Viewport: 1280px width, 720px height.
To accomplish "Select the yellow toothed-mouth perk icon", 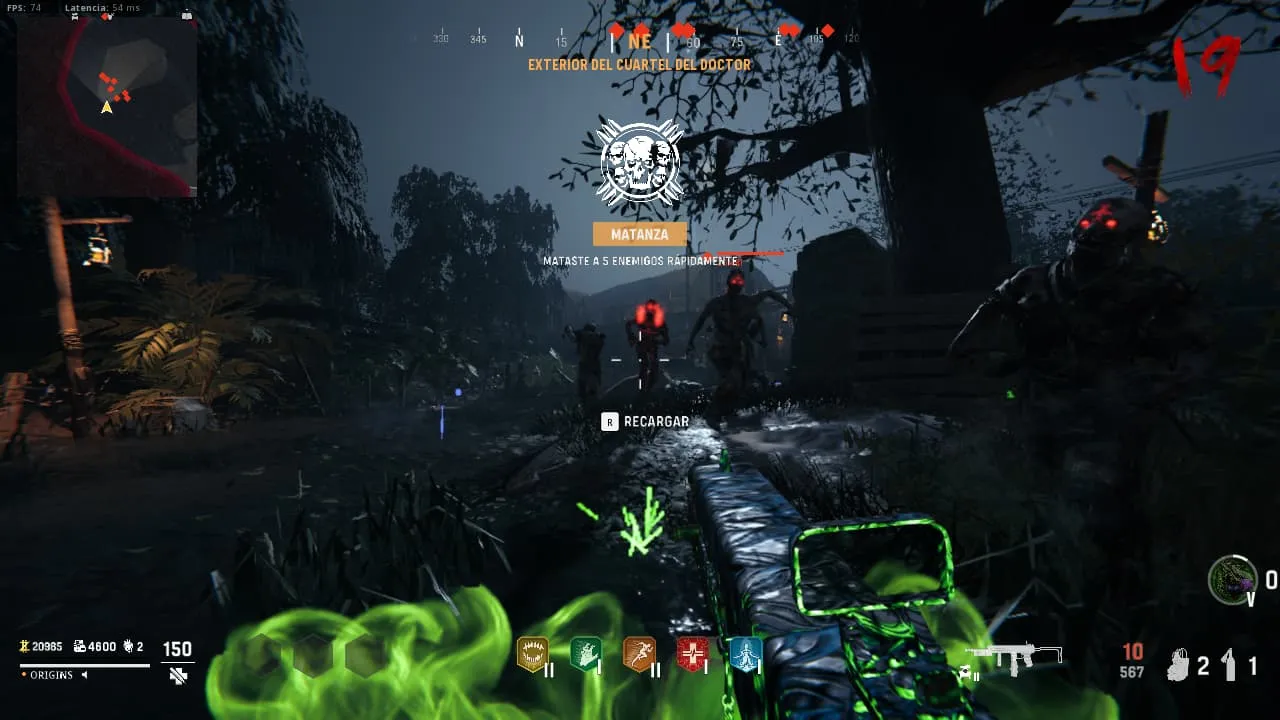I will tap(532, 654).
